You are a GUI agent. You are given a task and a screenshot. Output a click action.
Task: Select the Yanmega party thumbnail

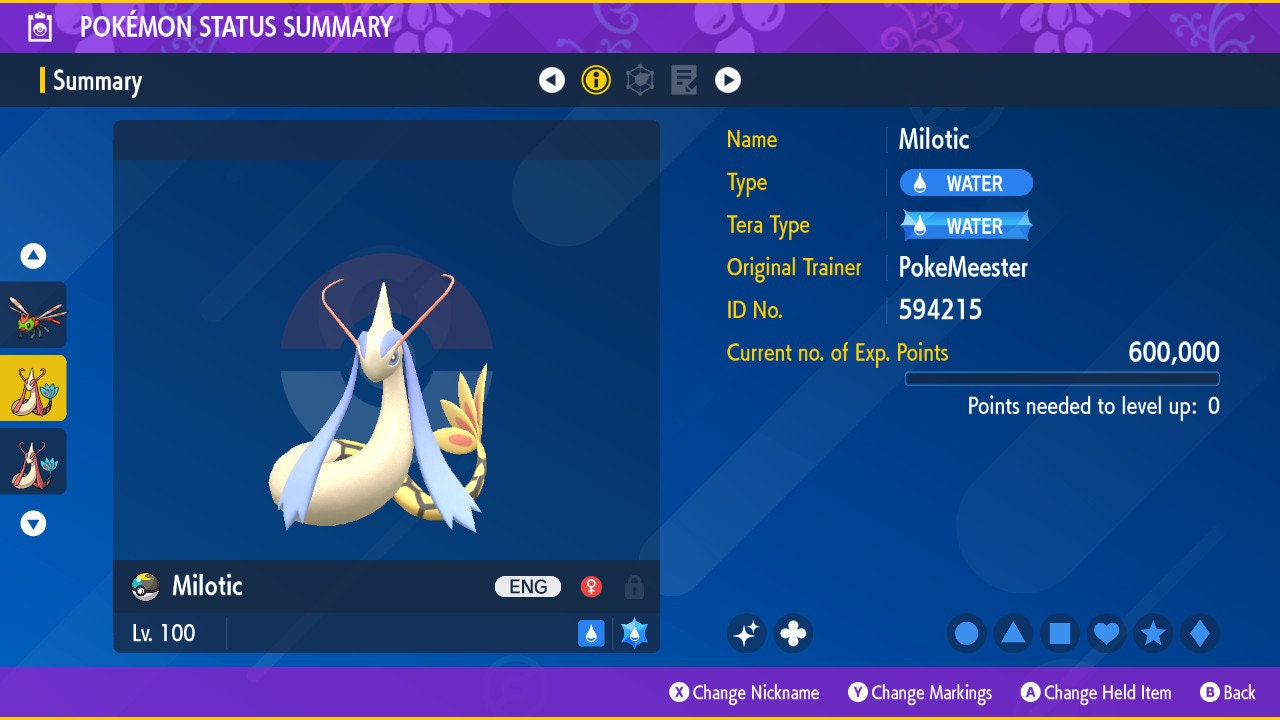coord(33,315)
